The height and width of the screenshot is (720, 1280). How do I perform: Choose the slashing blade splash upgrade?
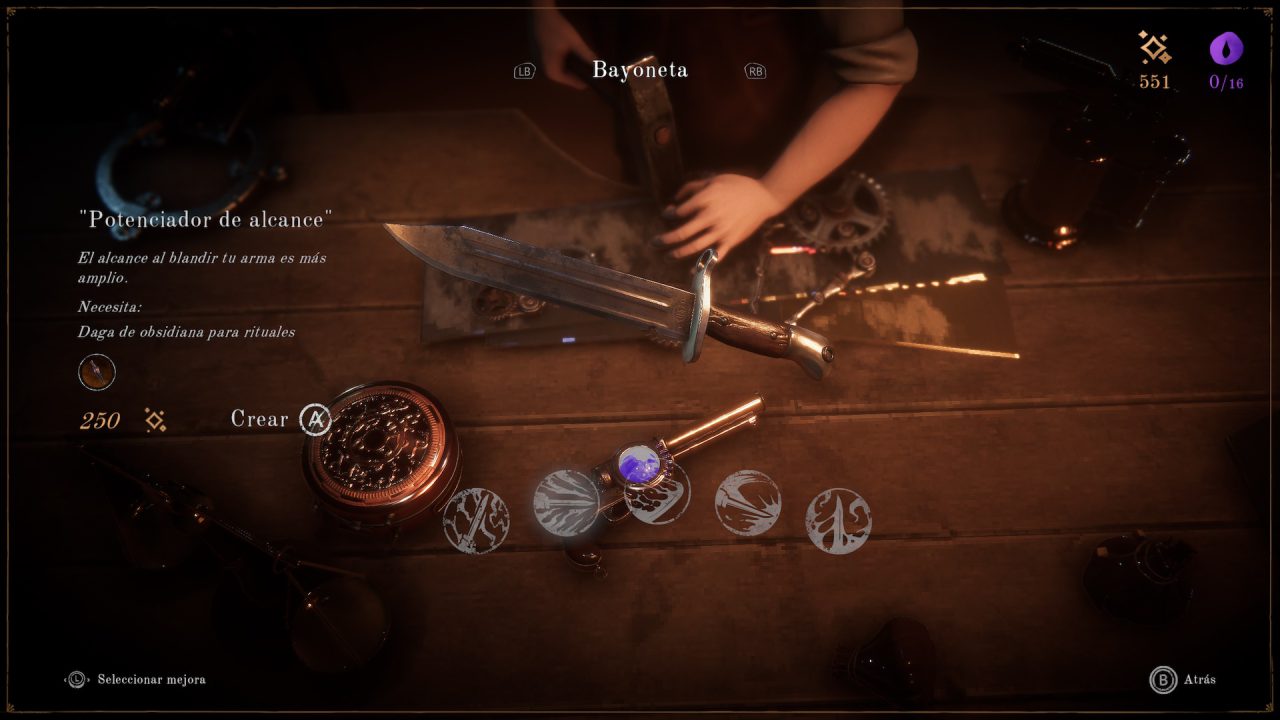point(748,503)
